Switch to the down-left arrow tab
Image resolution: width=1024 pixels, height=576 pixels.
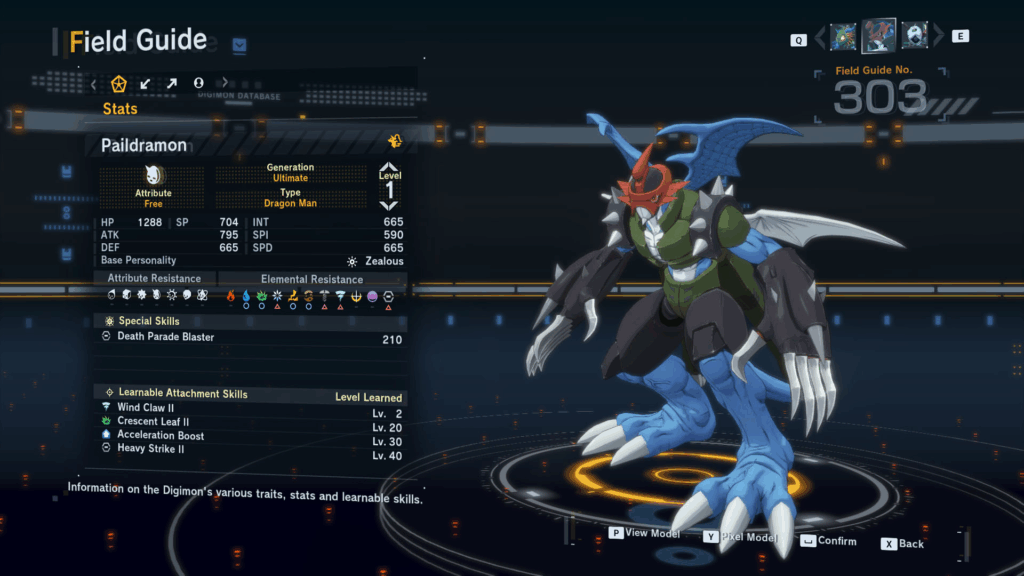click(145, 83)
